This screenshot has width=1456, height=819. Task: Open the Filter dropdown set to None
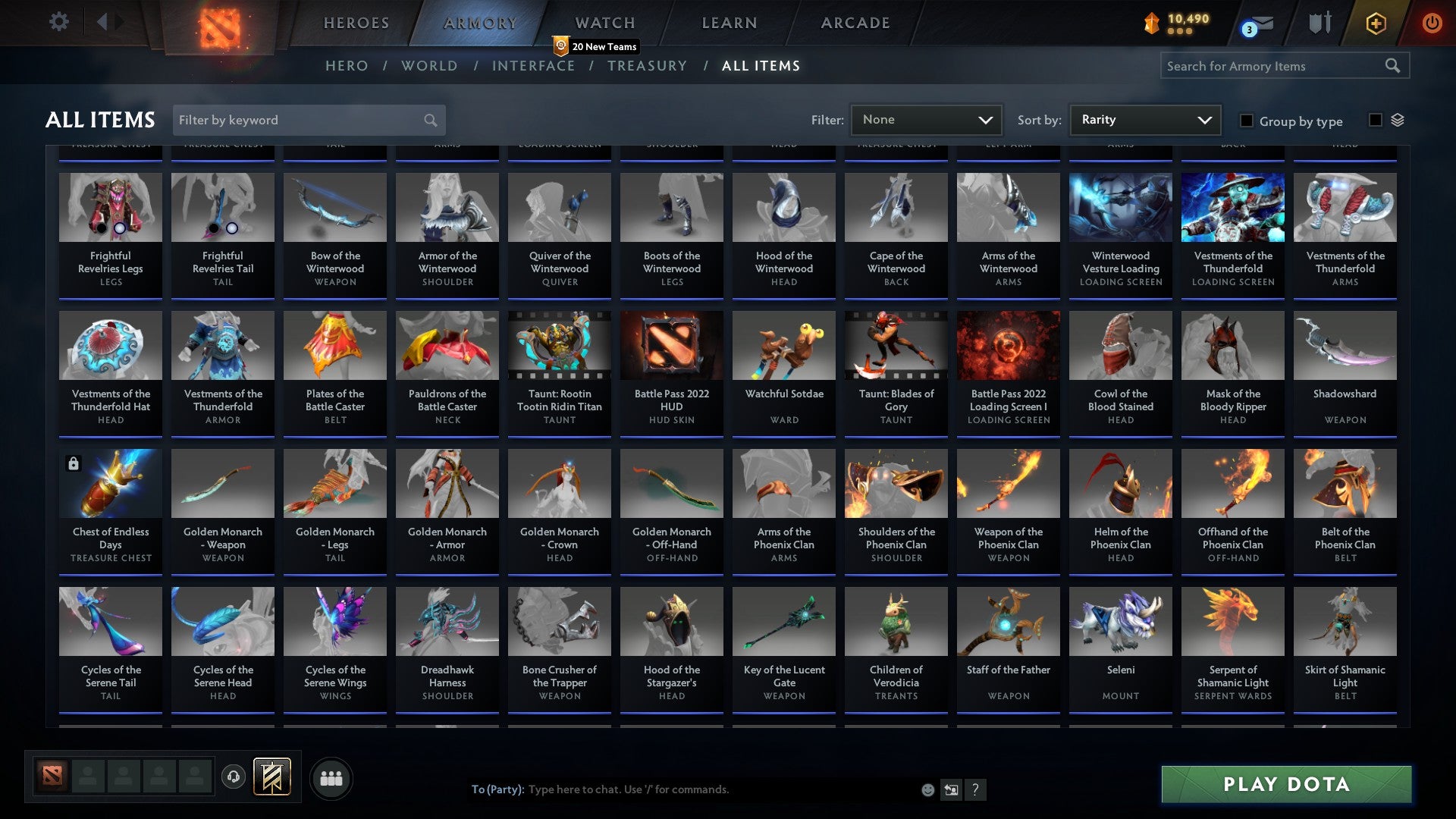pos(925,119)
